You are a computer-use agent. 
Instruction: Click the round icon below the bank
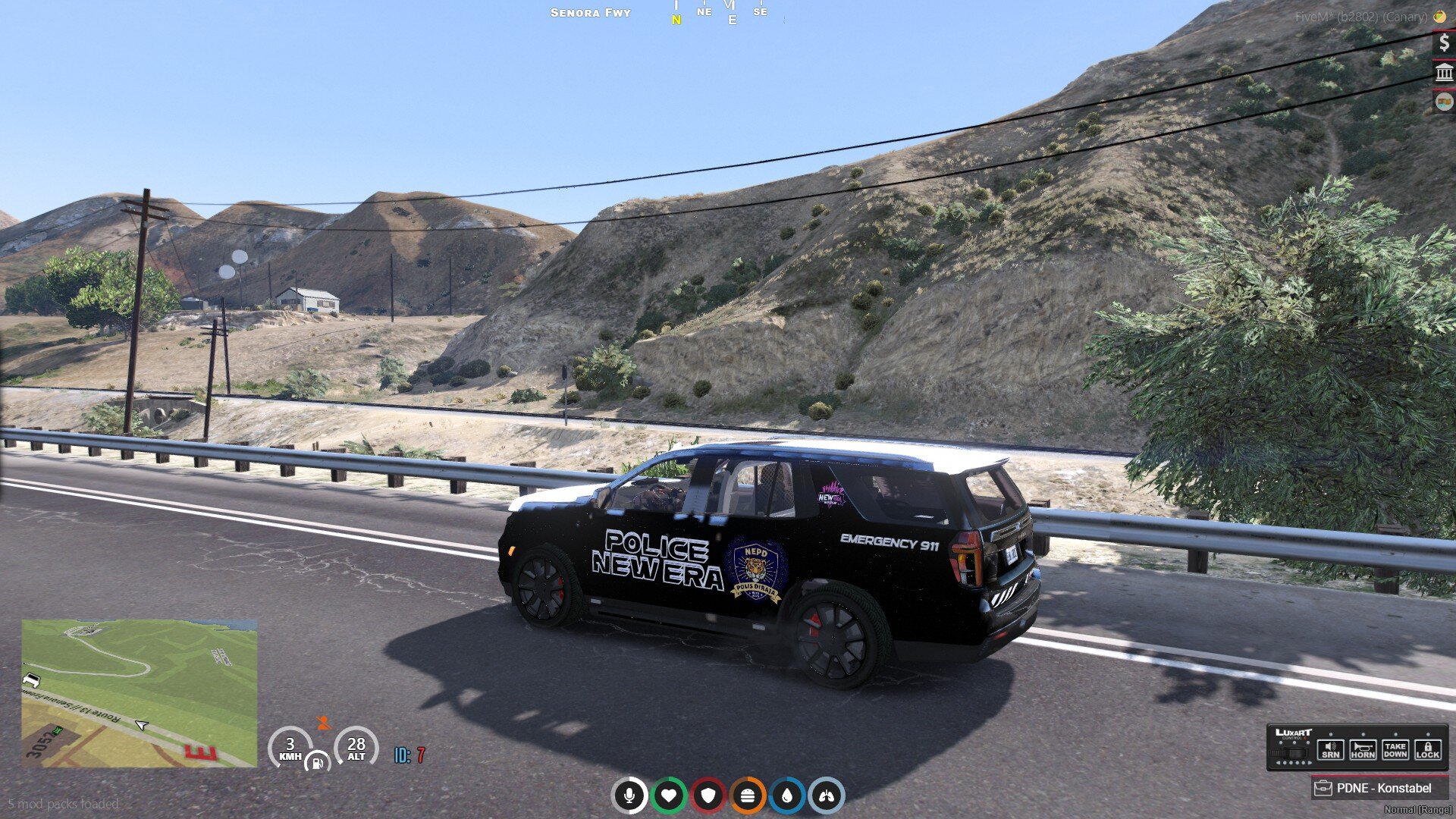(x=1444, y=102)
